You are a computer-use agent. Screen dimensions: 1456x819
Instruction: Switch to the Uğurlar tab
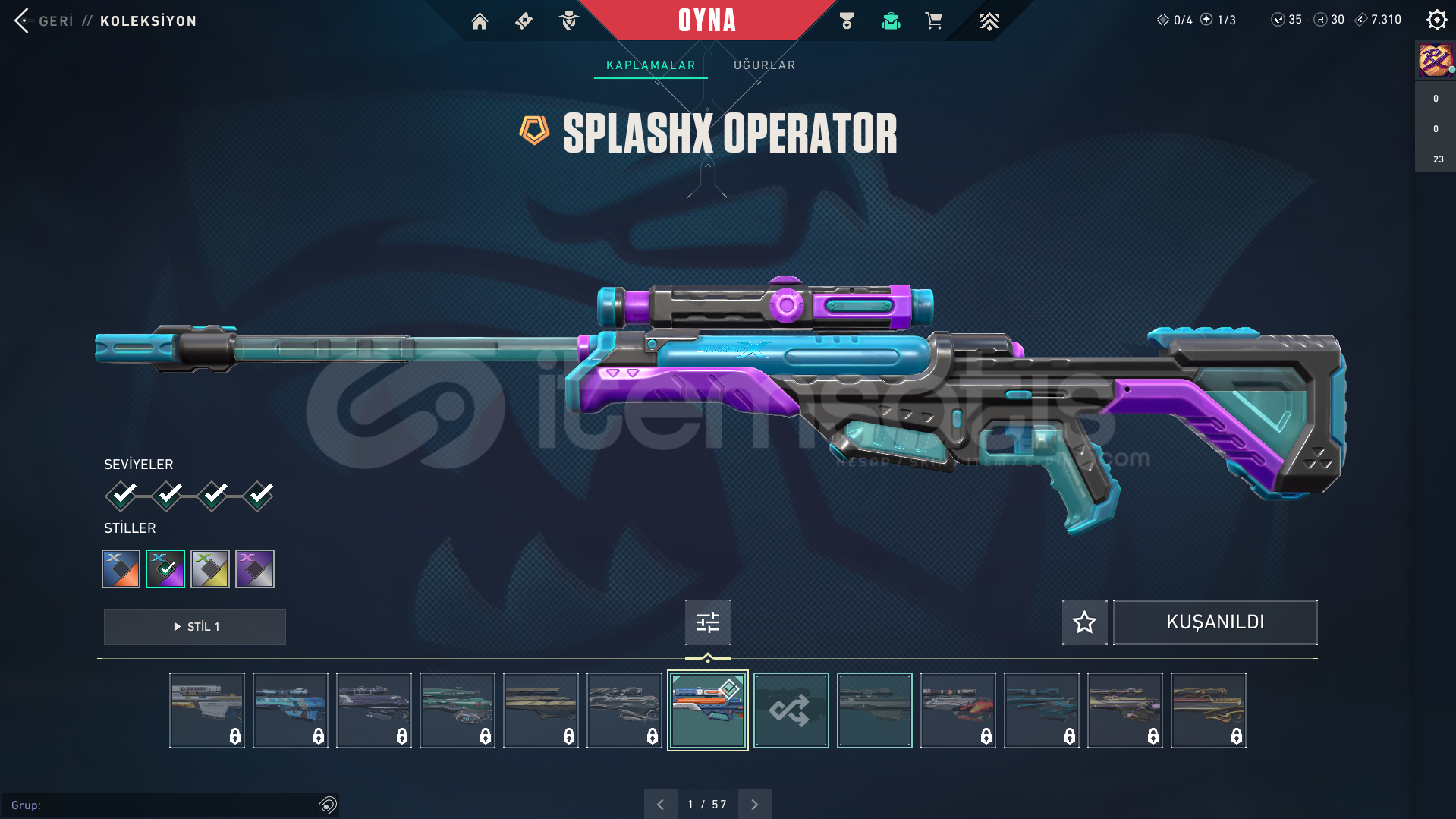764,65
